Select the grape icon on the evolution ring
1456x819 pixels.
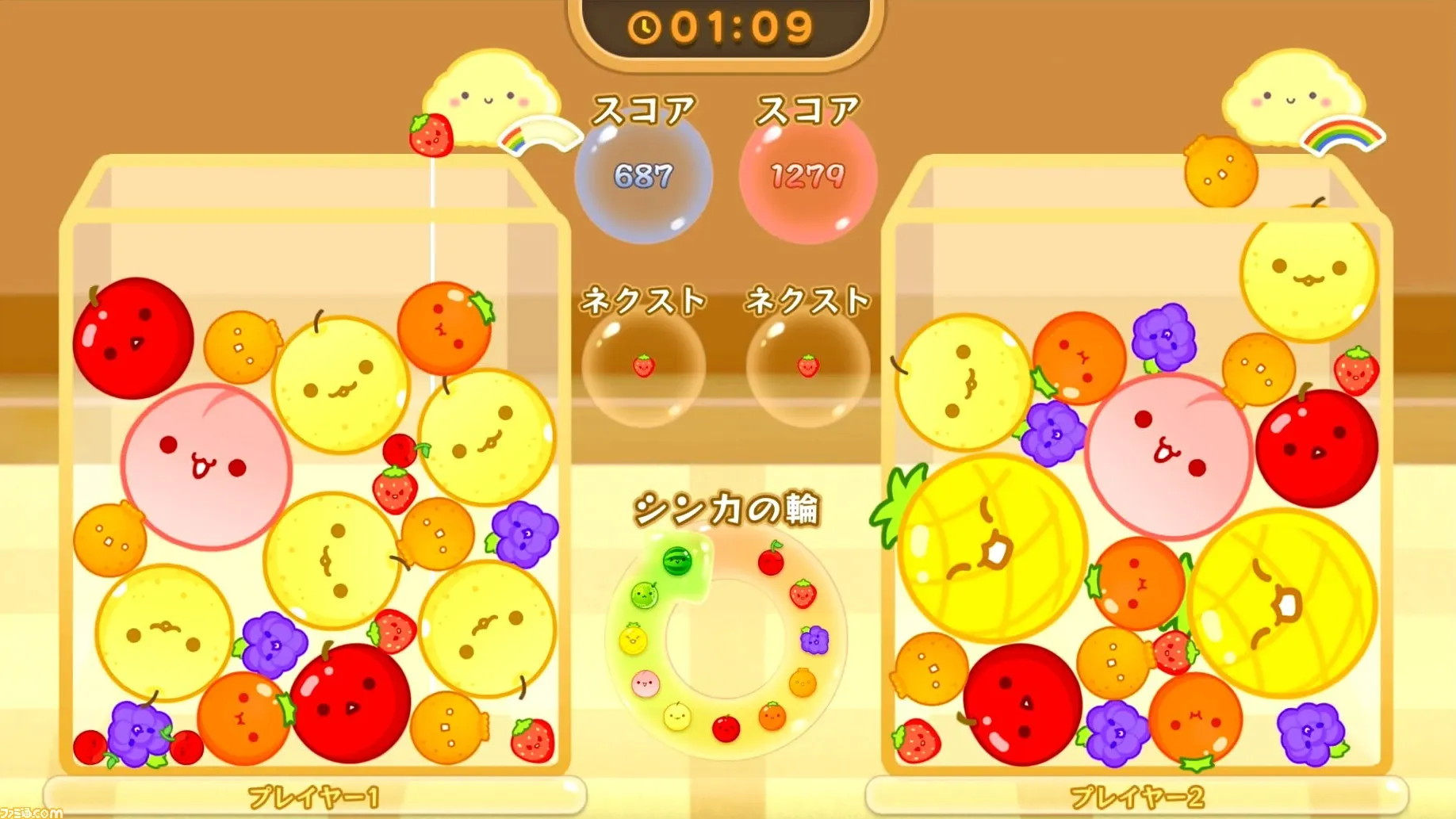tap(813, 641)
